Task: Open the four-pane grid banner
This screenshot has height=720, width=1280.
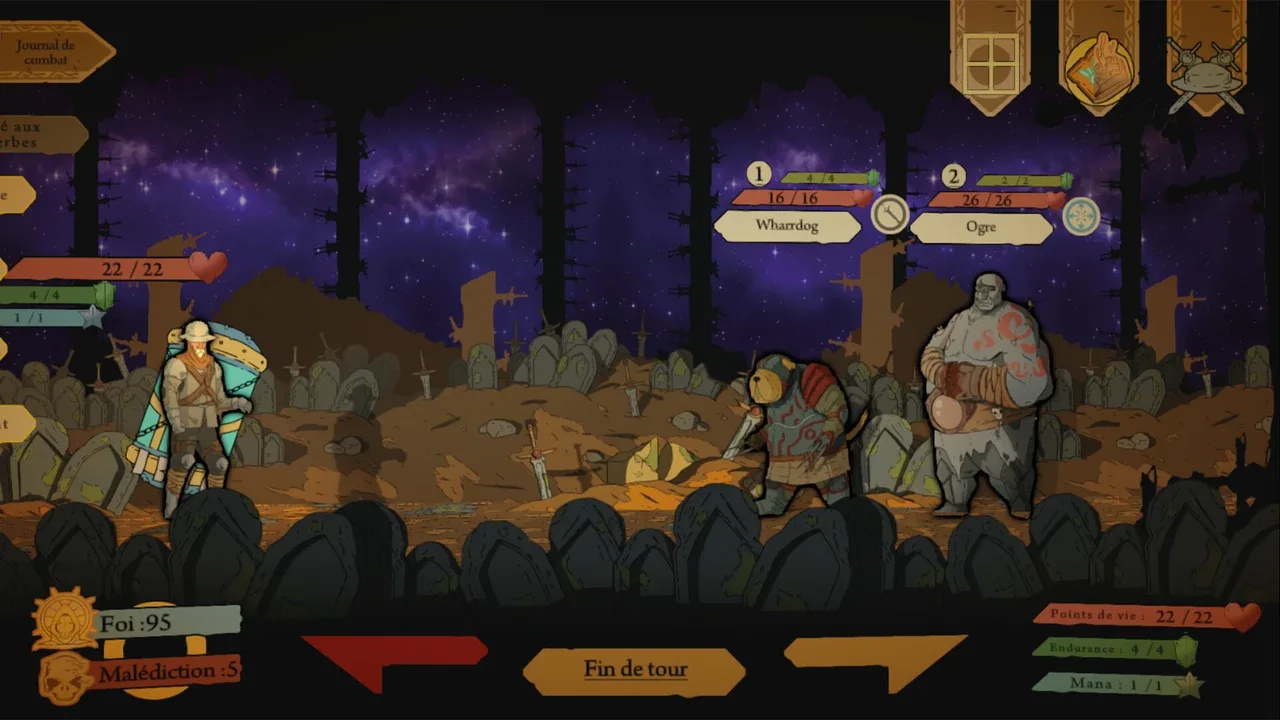Action: 991,64
